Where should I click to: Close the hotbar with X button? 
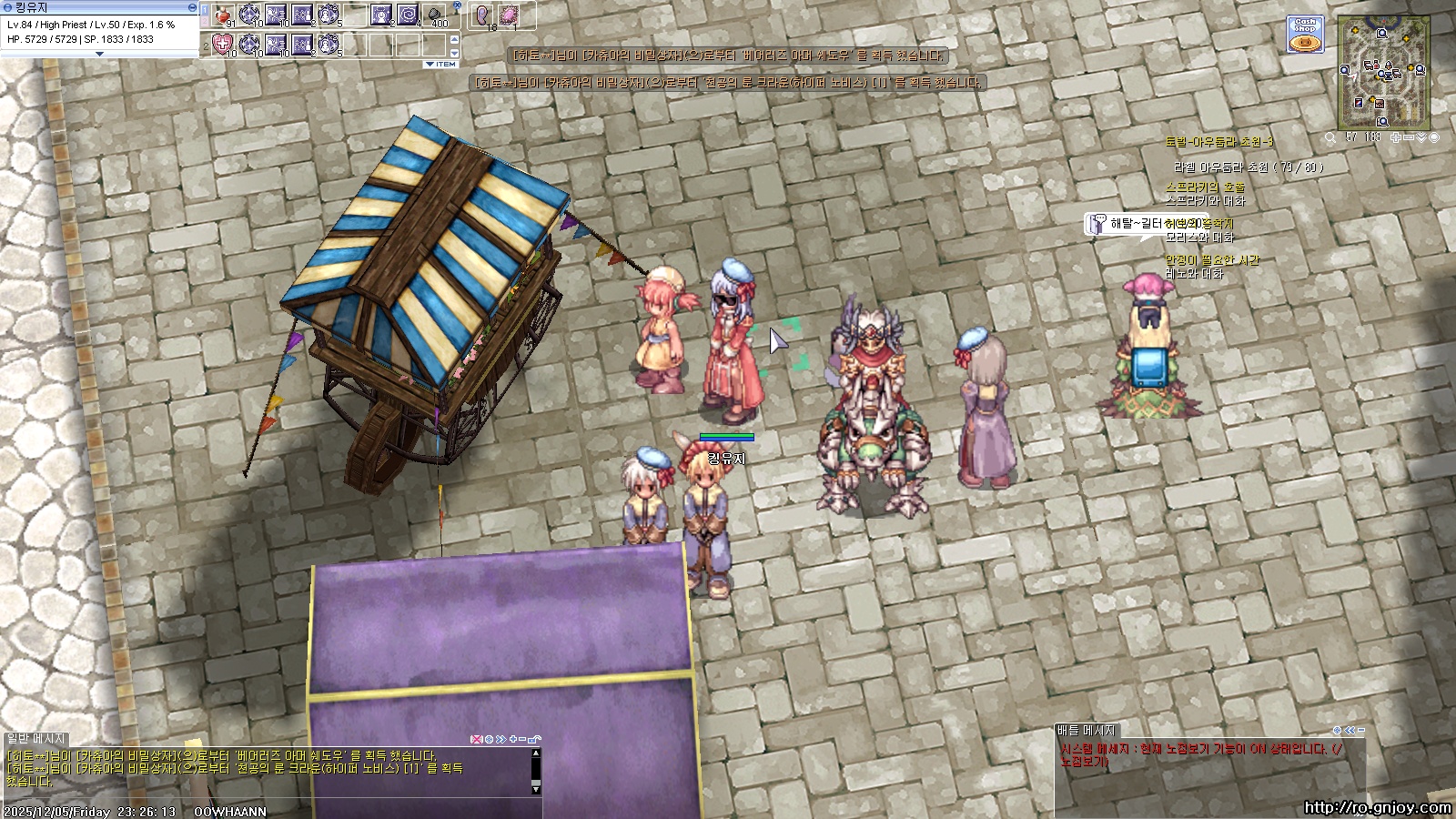(x=457, y=6)
